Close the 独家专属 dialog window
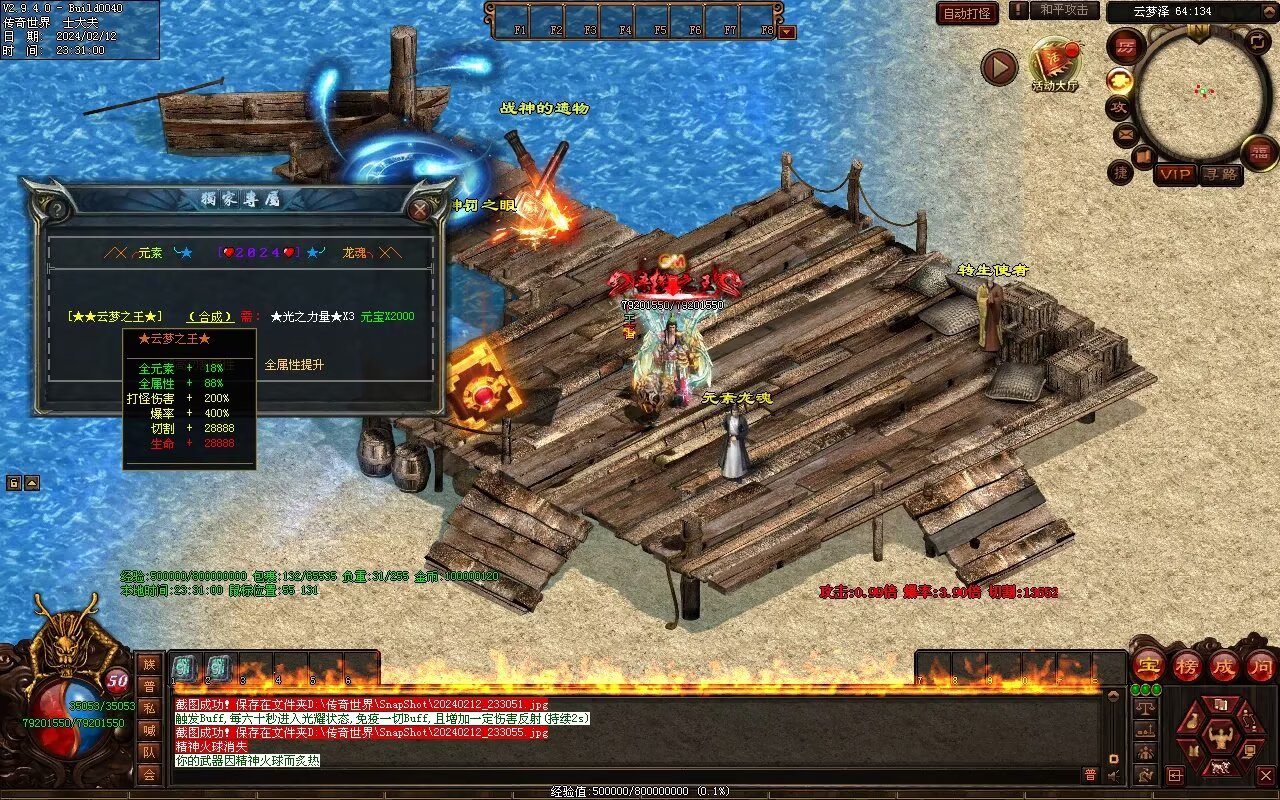The image size is (1280, 800). pos(420,208)
